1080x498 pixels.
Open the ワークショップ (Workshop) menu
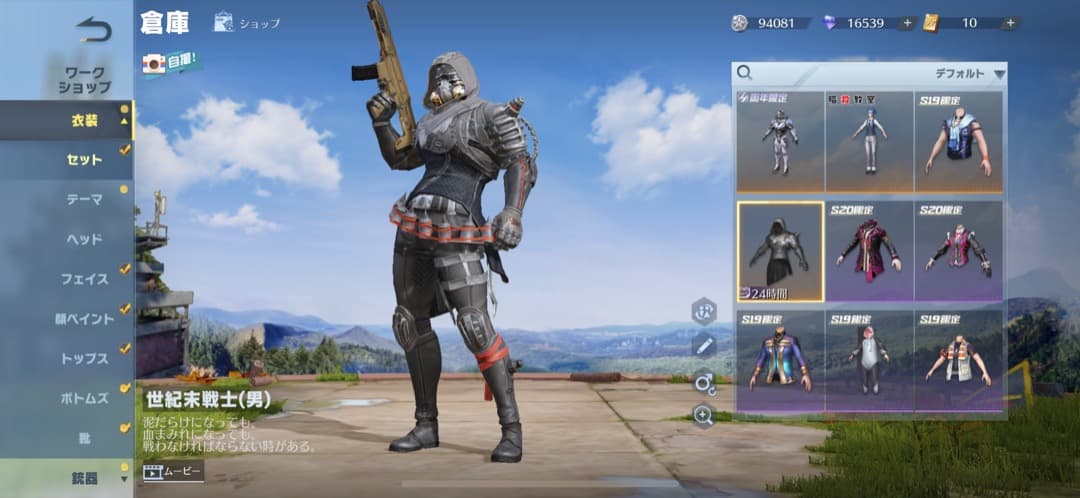pyautogui.click(x=83, y=80)
